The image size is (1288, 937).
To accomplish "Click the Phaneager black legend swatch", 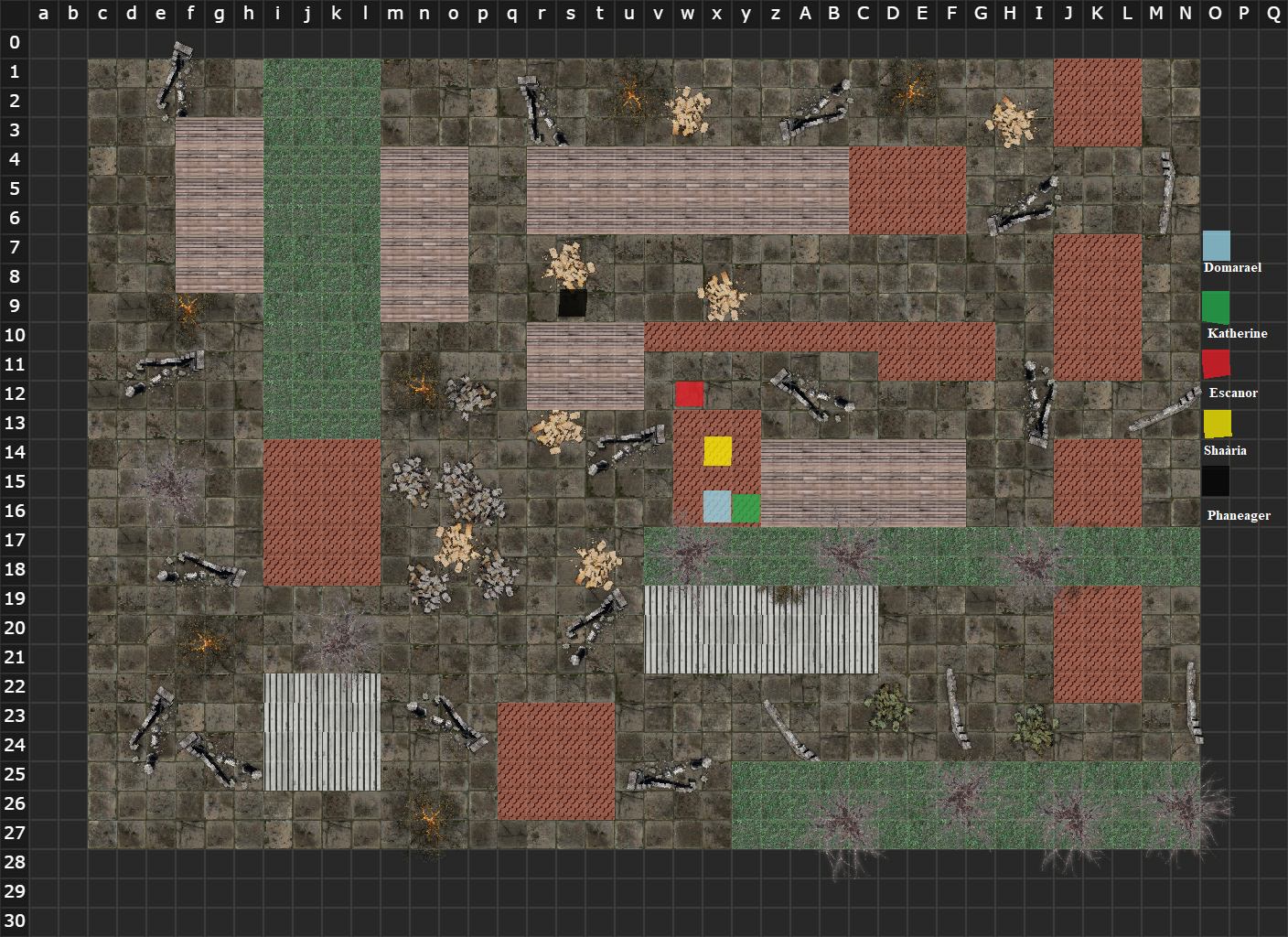I will click(x=1216, y=481).
